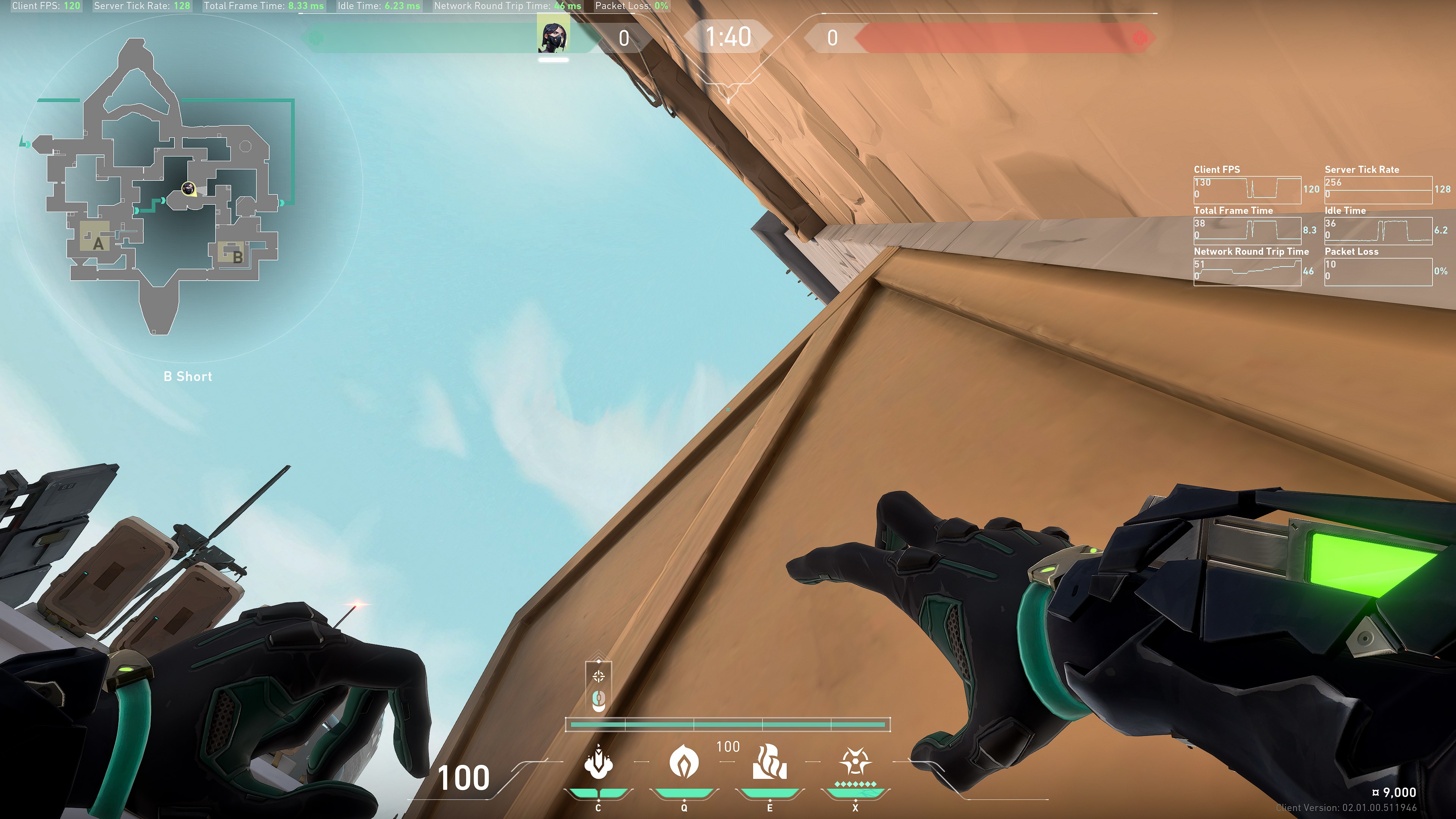Click the player position icon on minimap
1456x819 pixels.
coord(188,188)
